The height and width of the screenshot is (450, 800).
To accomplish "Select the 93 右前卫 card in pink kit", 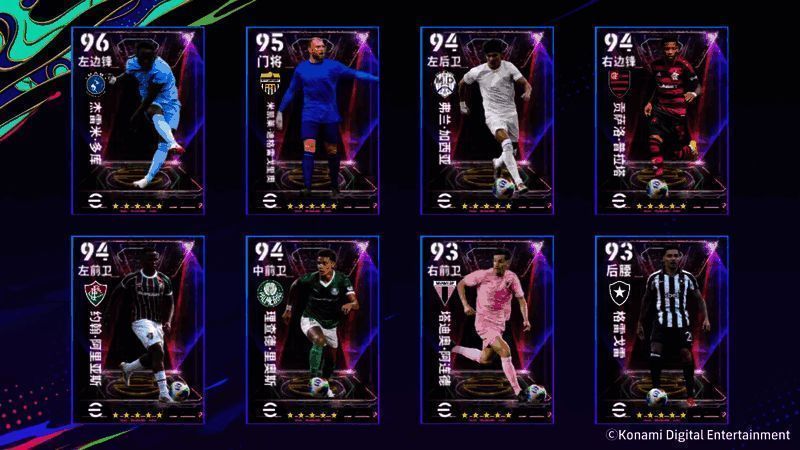I will pos(485,330).
